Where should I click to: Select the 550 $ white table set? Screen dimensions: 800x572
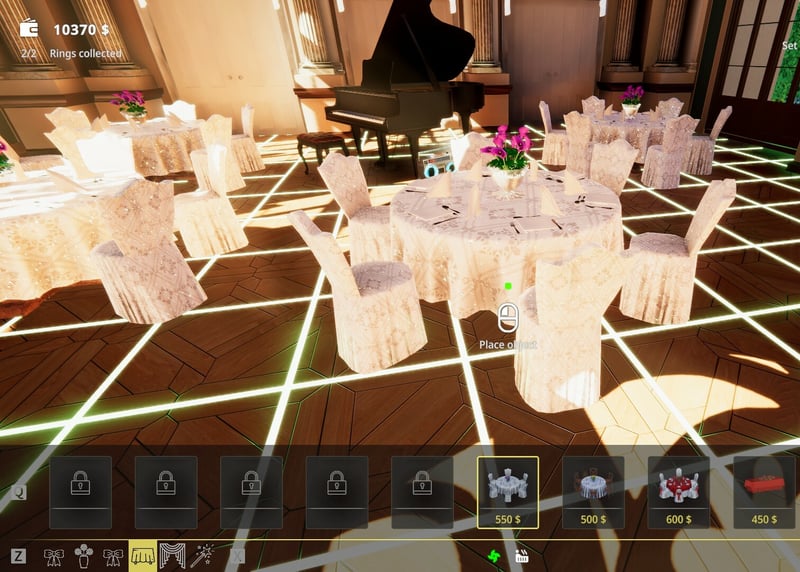[508, 492]
